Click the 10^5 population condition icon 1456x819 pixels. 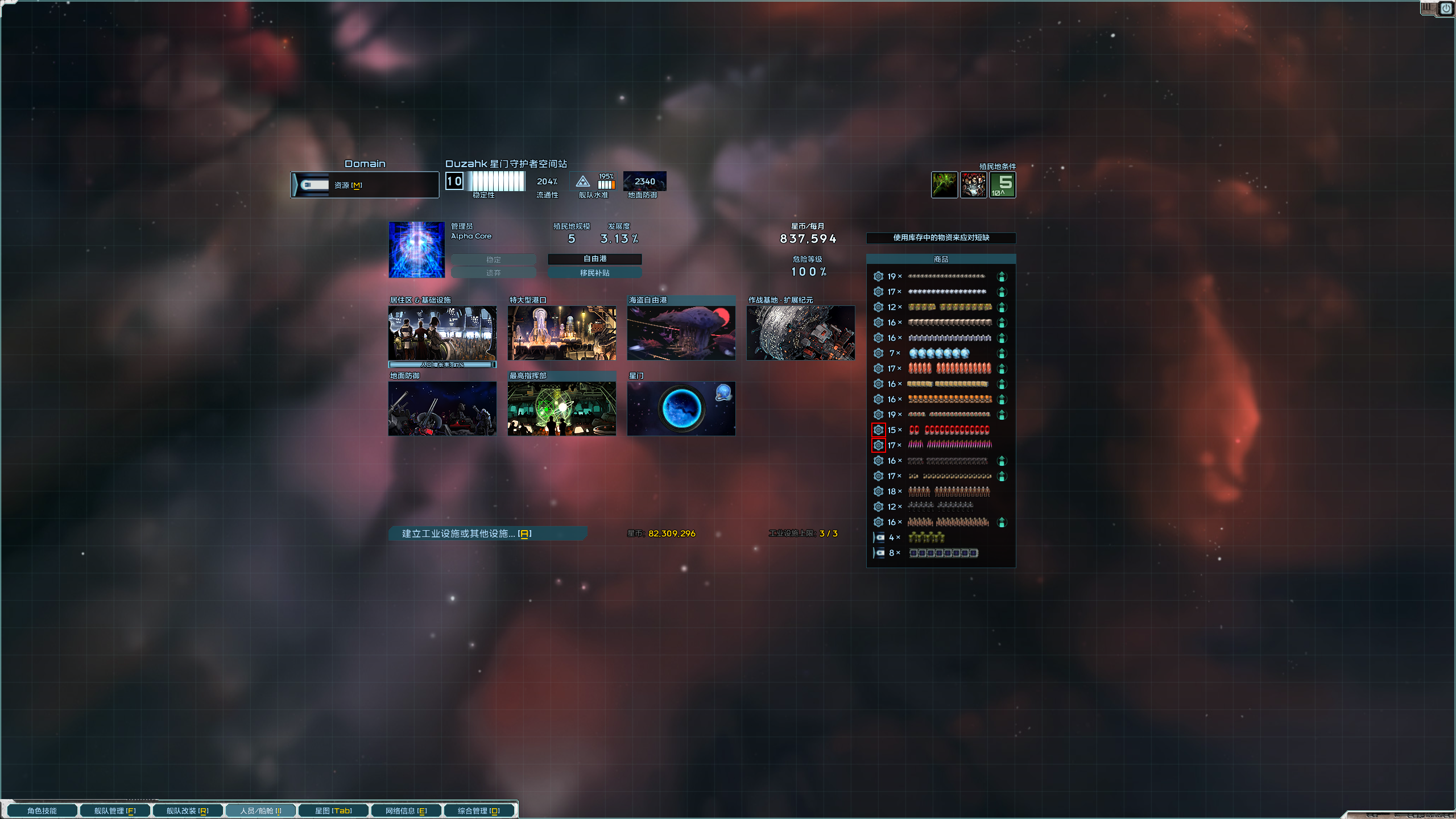point(1002,185)
